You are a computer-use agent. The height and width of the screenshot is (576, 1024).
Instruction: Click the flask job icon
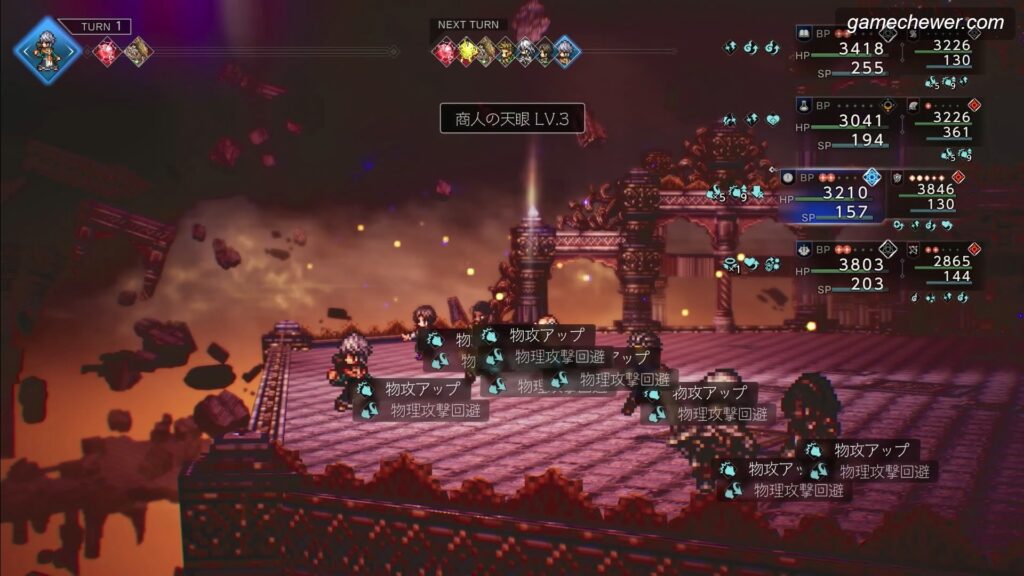point(803,105)
